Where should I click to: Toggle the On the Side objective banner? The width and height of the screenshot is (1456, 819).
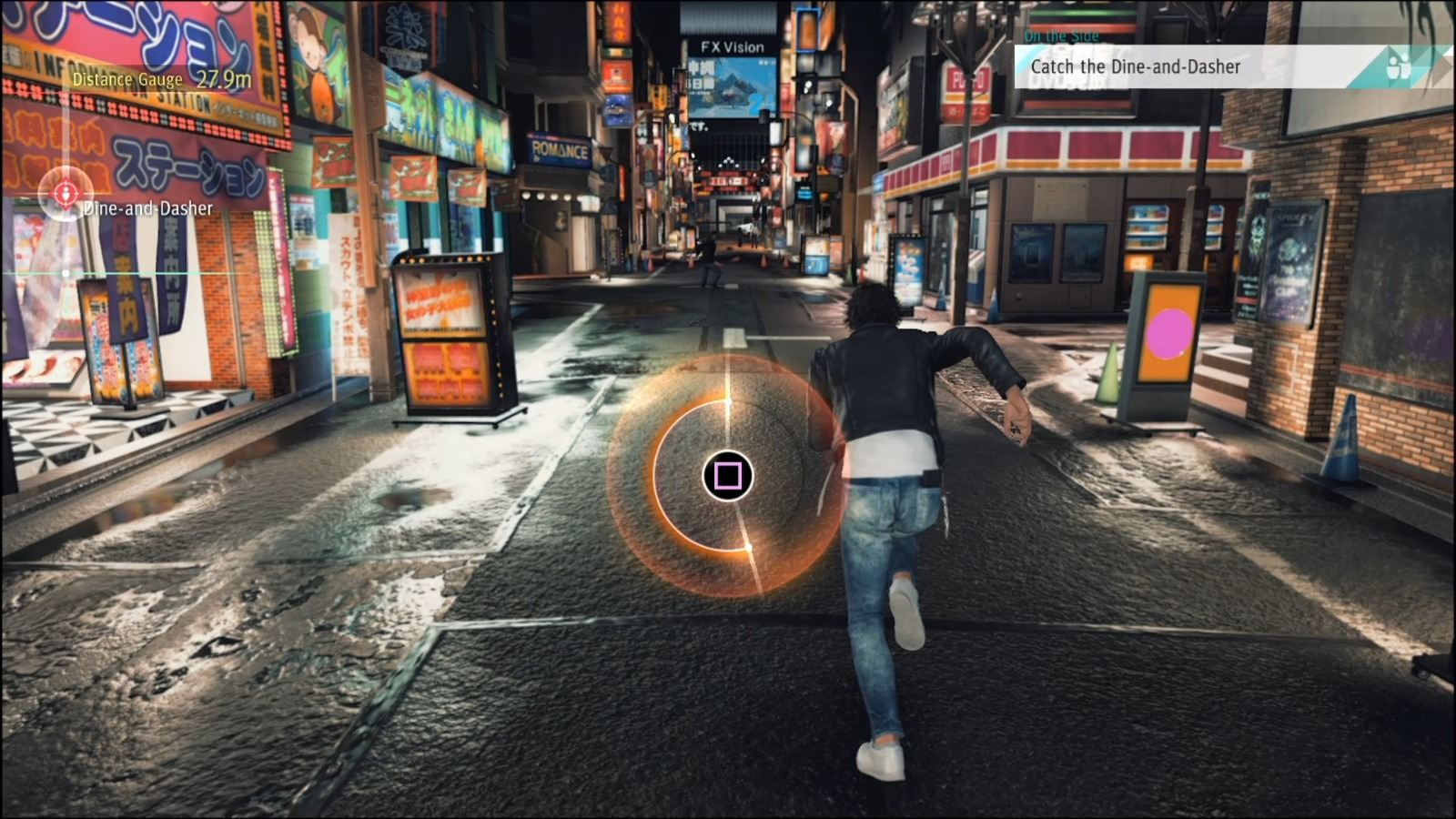pos(1061,35)
